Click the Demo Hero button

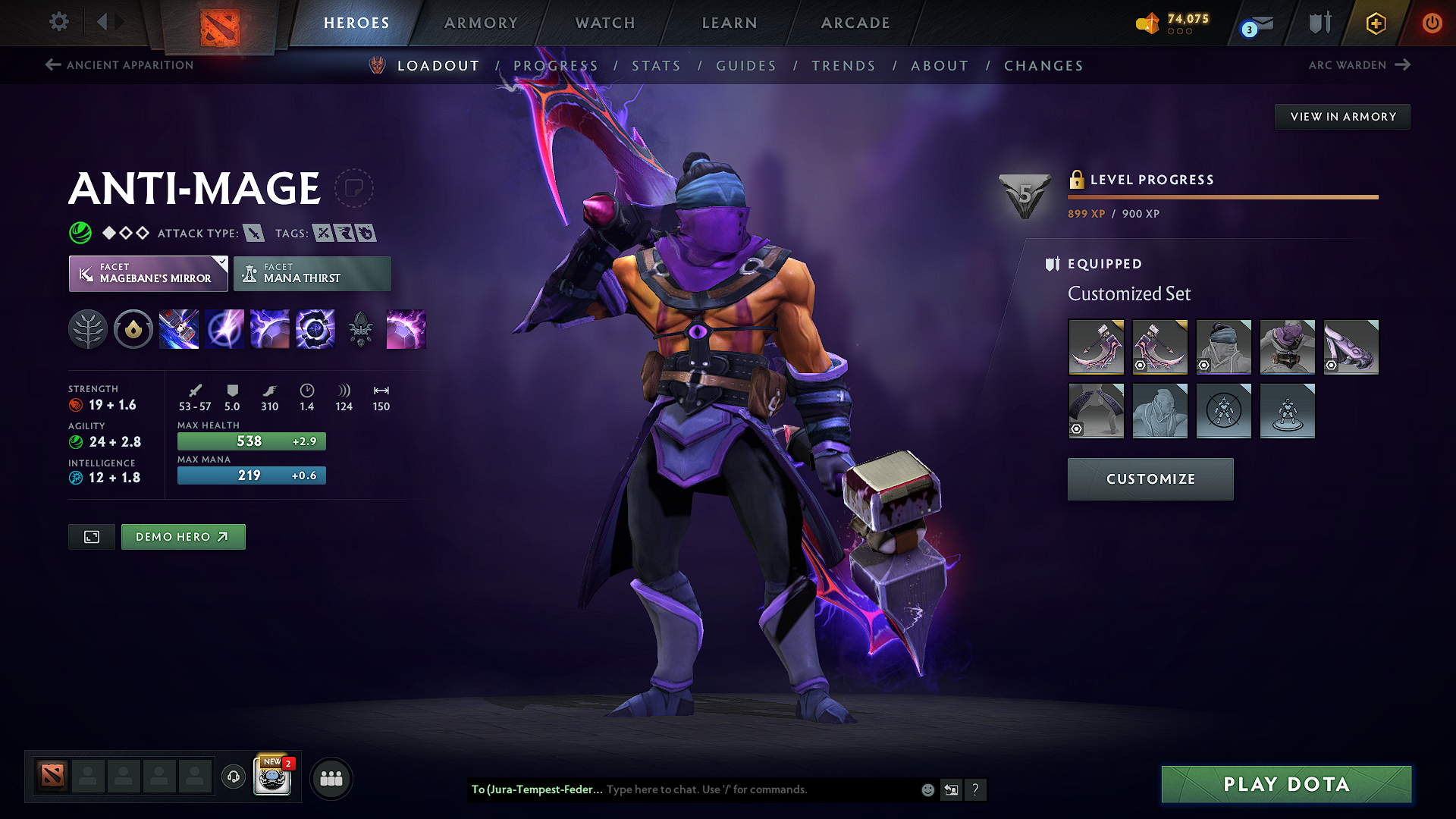coord(183,536)
